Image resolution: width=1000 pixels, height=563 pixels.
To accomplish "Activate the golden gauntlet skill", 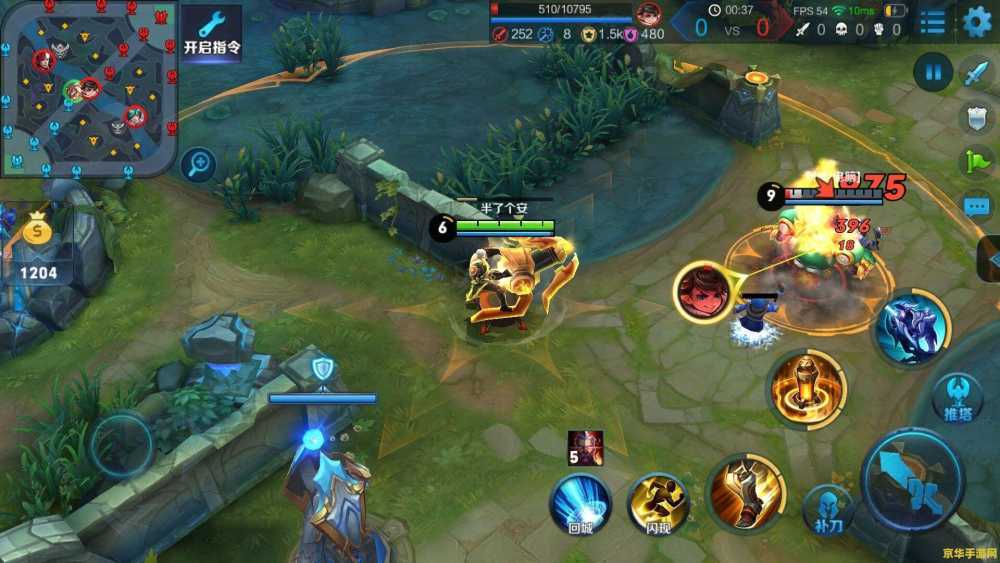I will (x=745, y=494).
